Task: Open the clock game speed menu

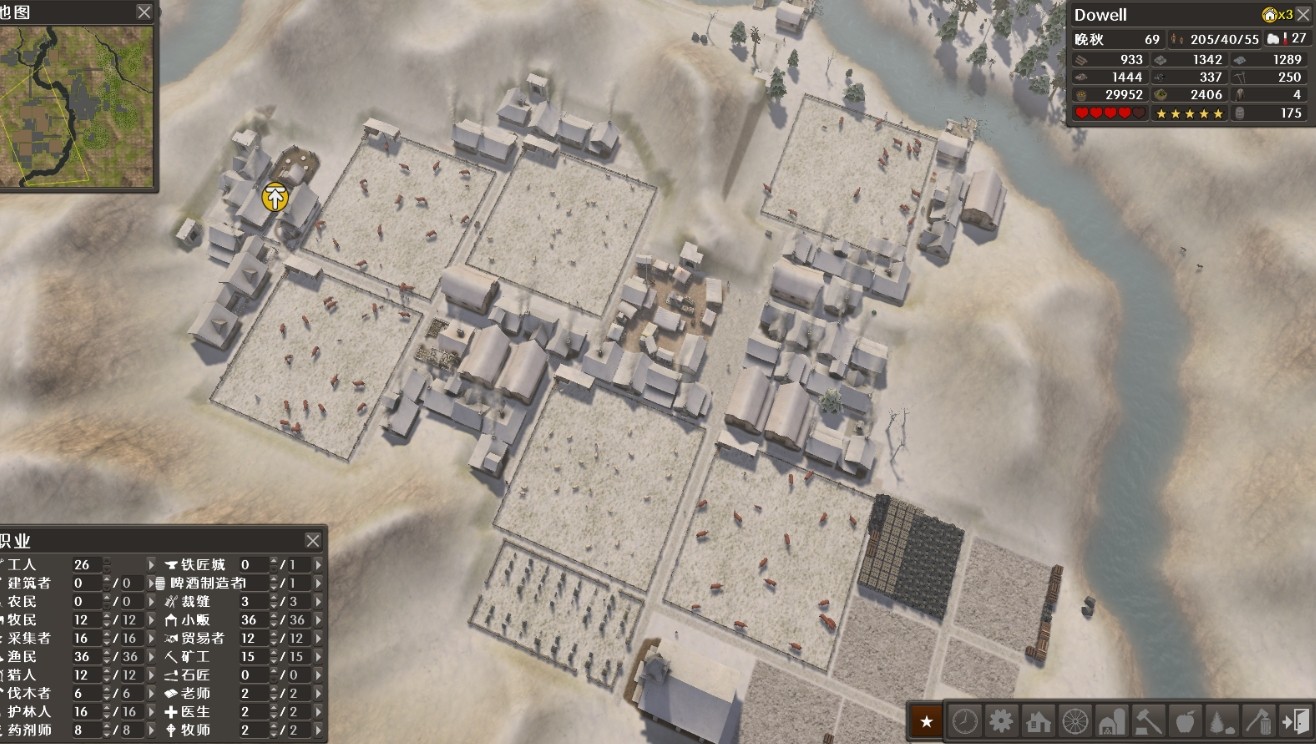Action: click(x=965, y=720)
